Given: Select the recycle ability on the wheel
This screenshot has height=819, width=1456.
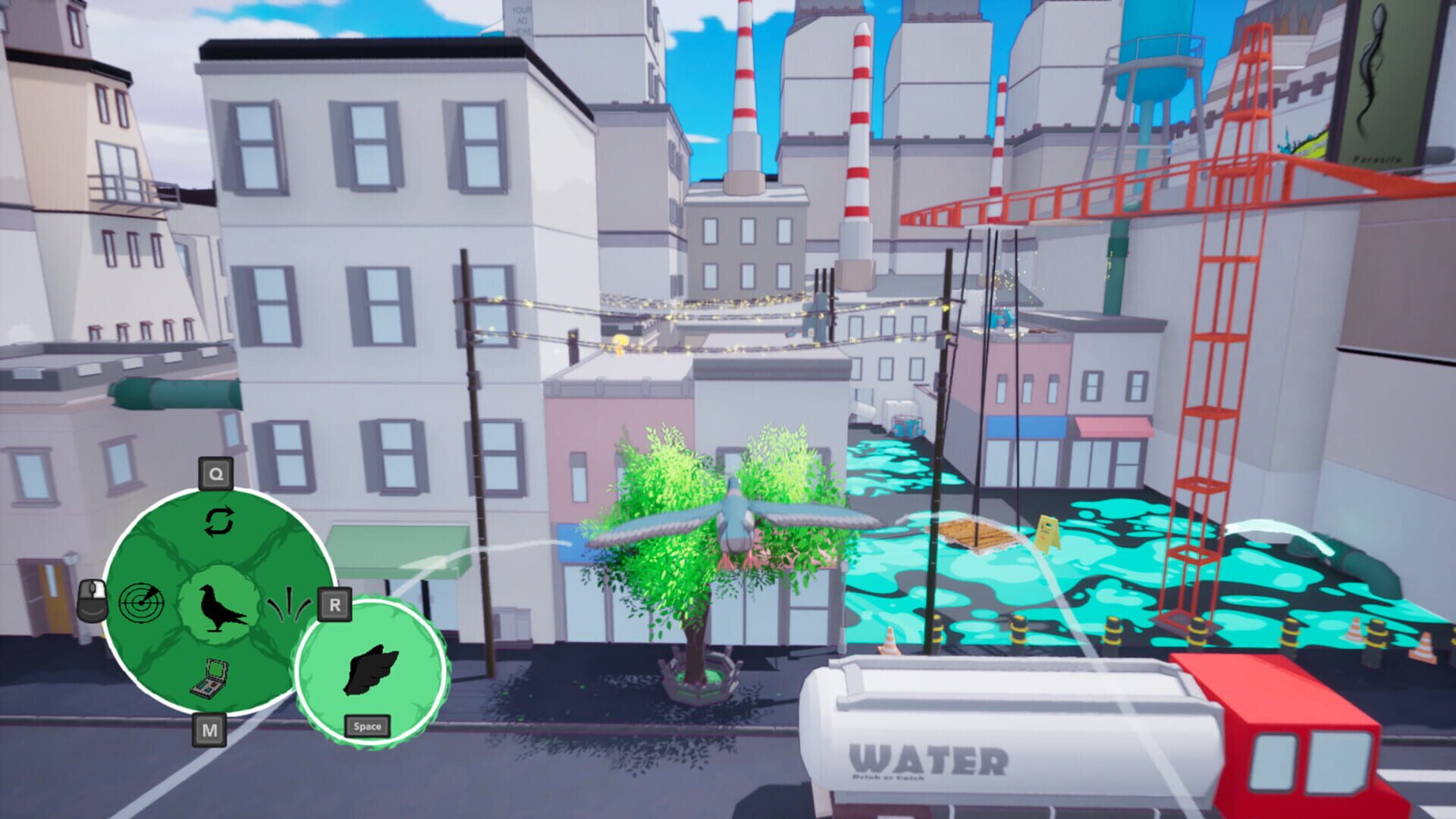Looking at the screenshot, I should [x=218, y=520].
